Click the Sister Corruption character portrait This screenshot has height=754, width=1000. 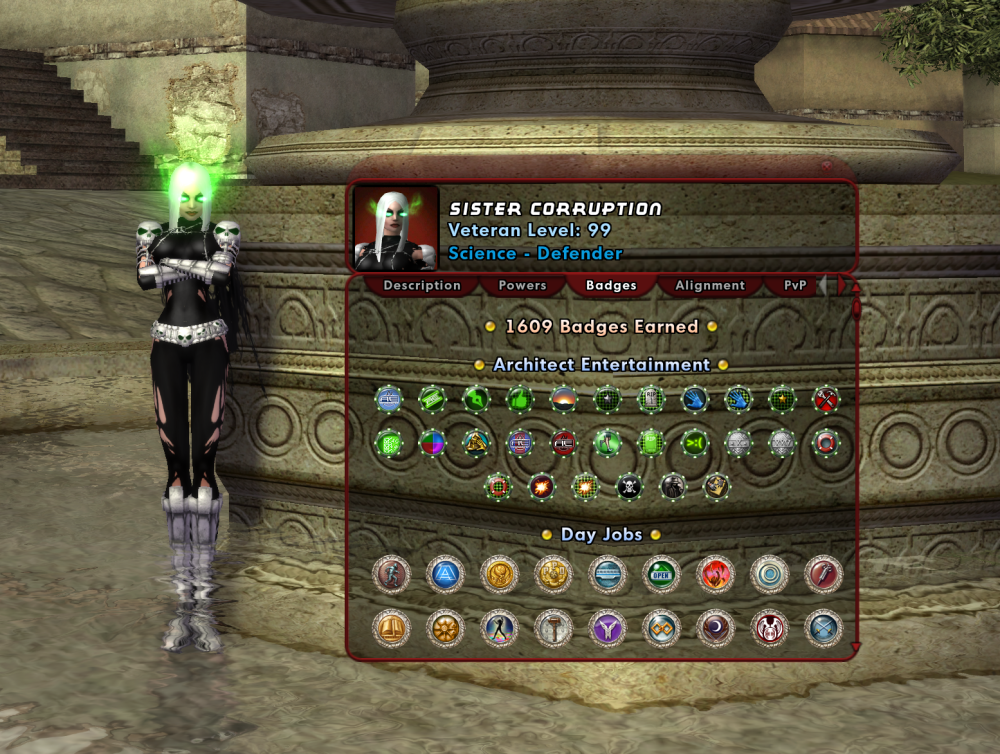tap(397, 228)
